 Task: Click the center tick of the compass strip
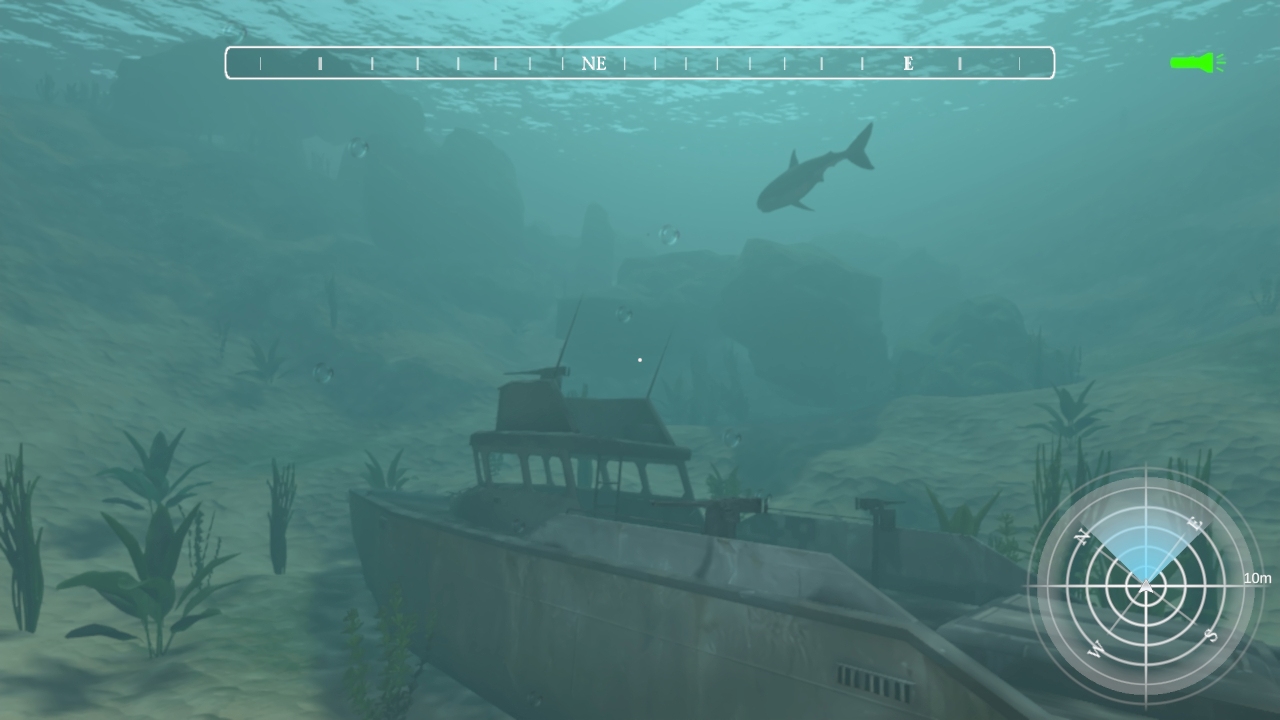[640, 63]
